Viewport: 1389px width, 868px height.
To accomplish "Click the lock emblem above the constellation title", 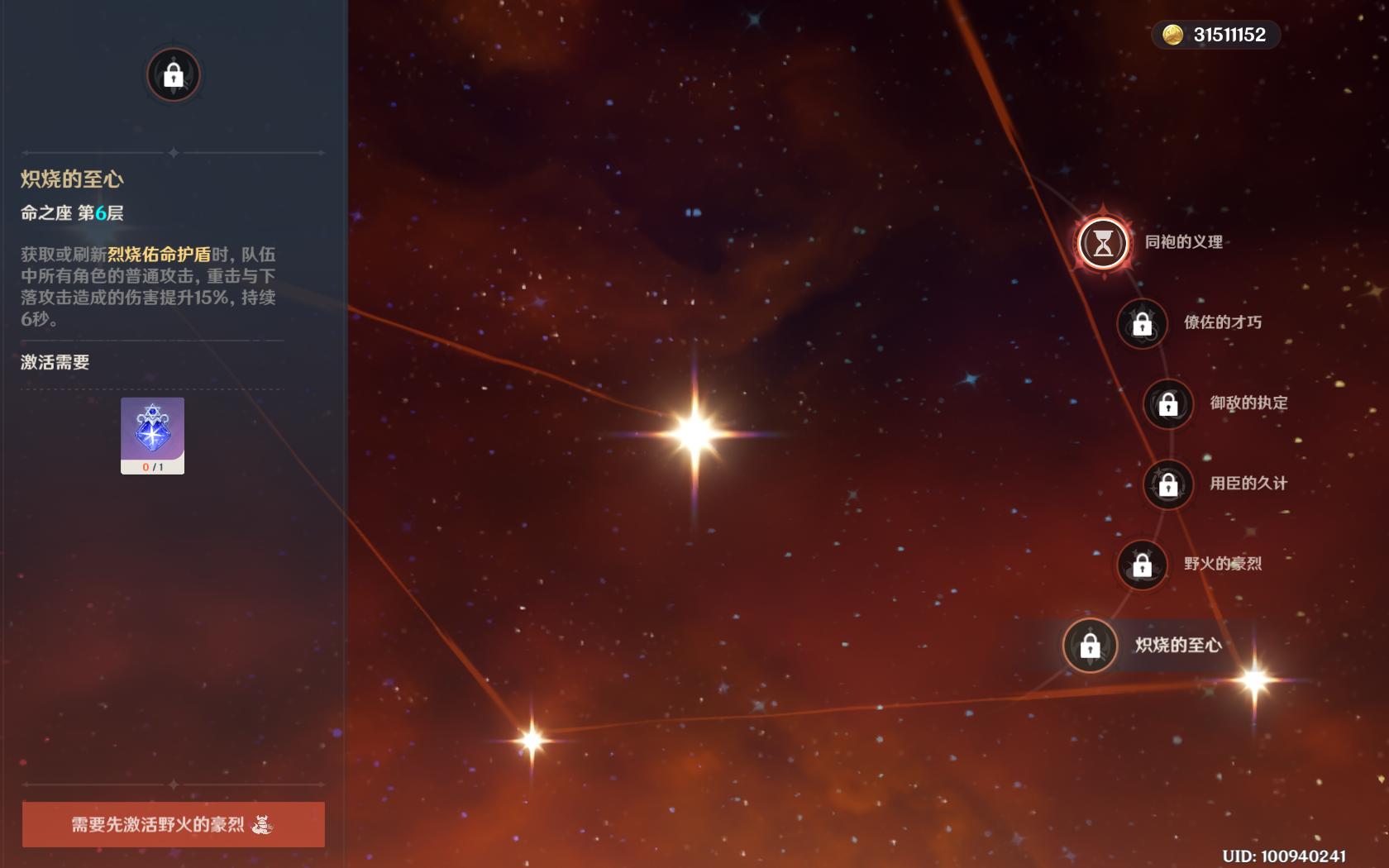I will 173,75.
